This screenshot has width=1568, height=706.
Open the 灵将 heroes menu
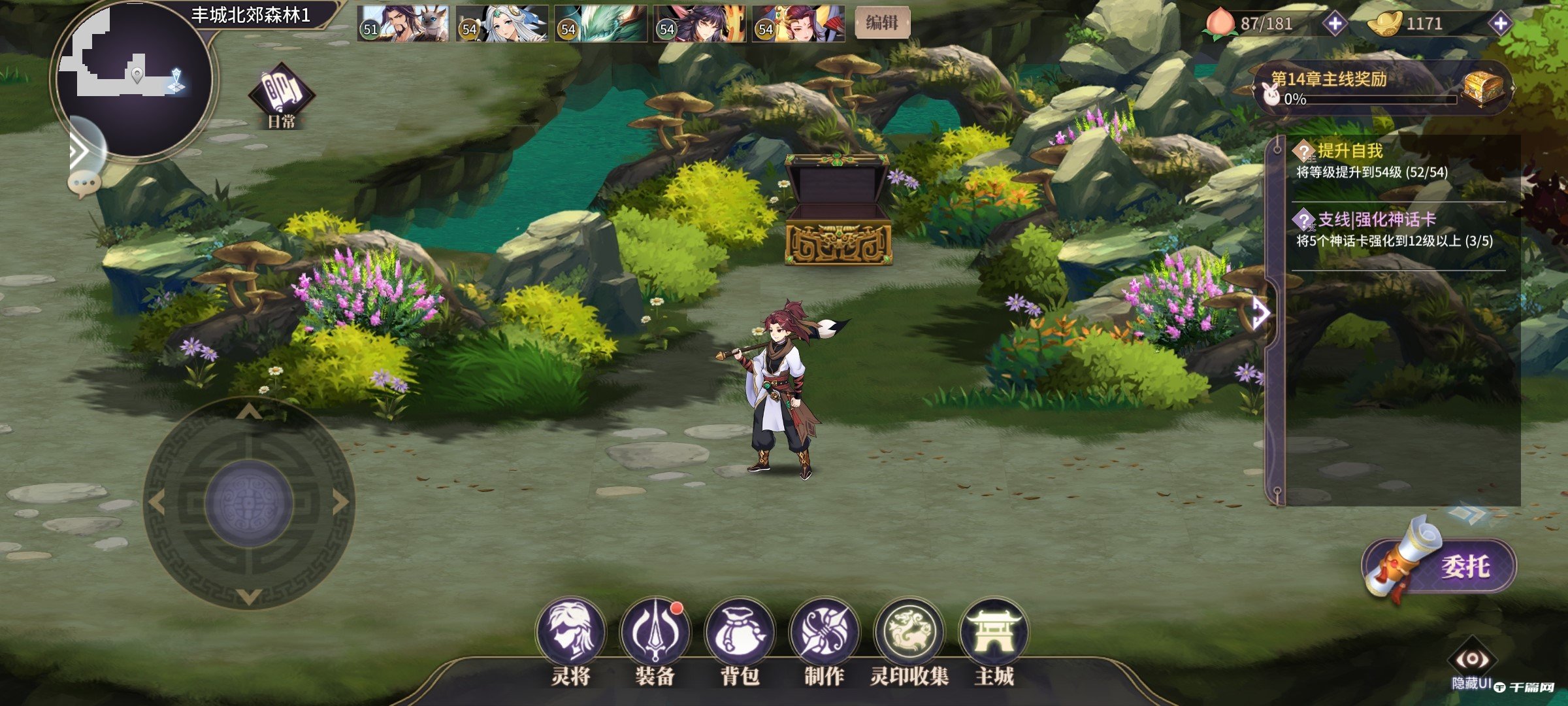click(x=570, y=632)
